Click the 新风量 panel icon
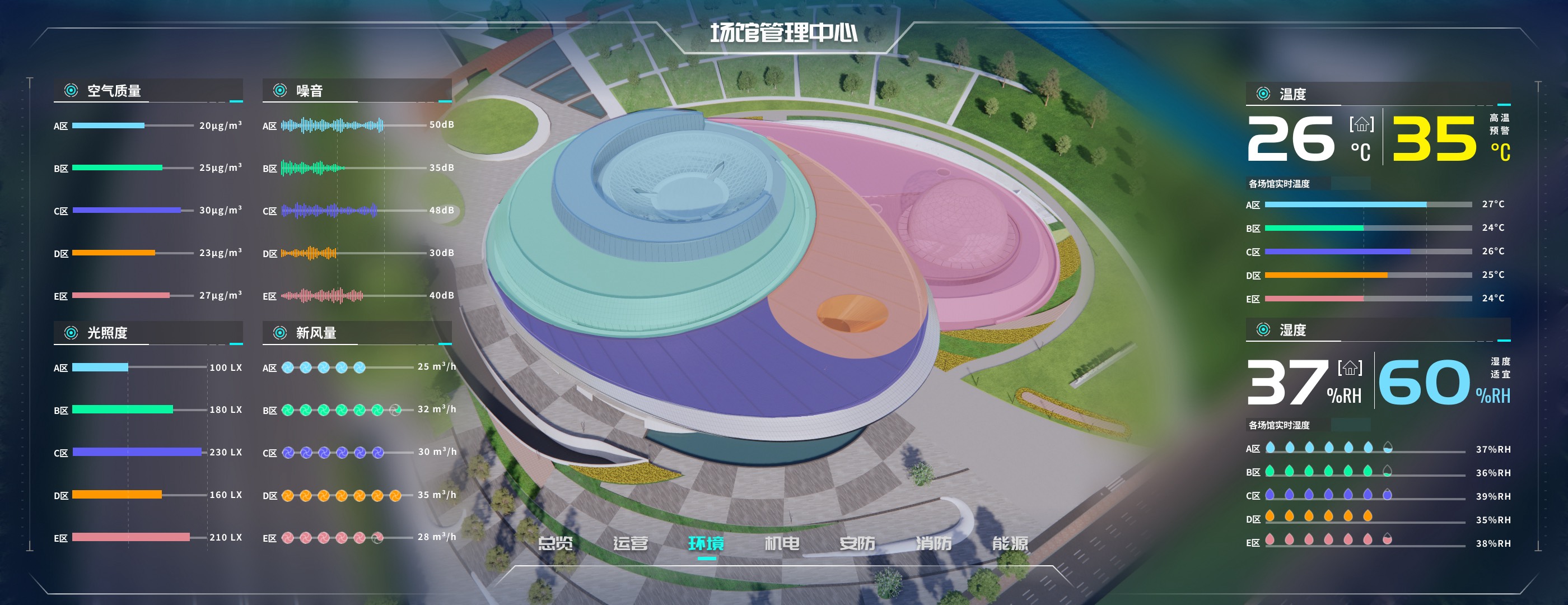Viewport: 1568px width, 605px height. pos(281,332)
